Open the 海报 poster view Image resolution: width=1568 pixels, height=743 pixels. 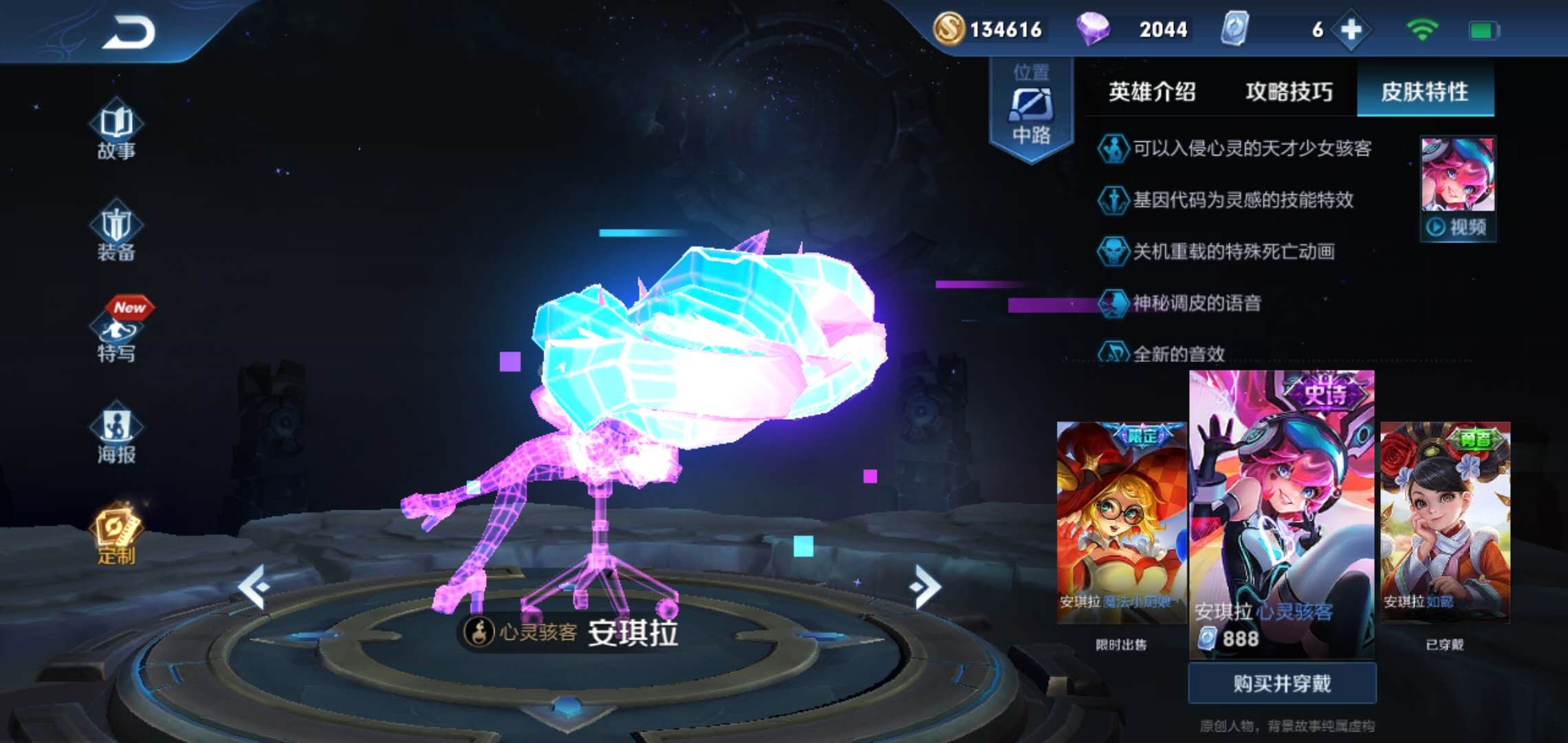[116, 435]
